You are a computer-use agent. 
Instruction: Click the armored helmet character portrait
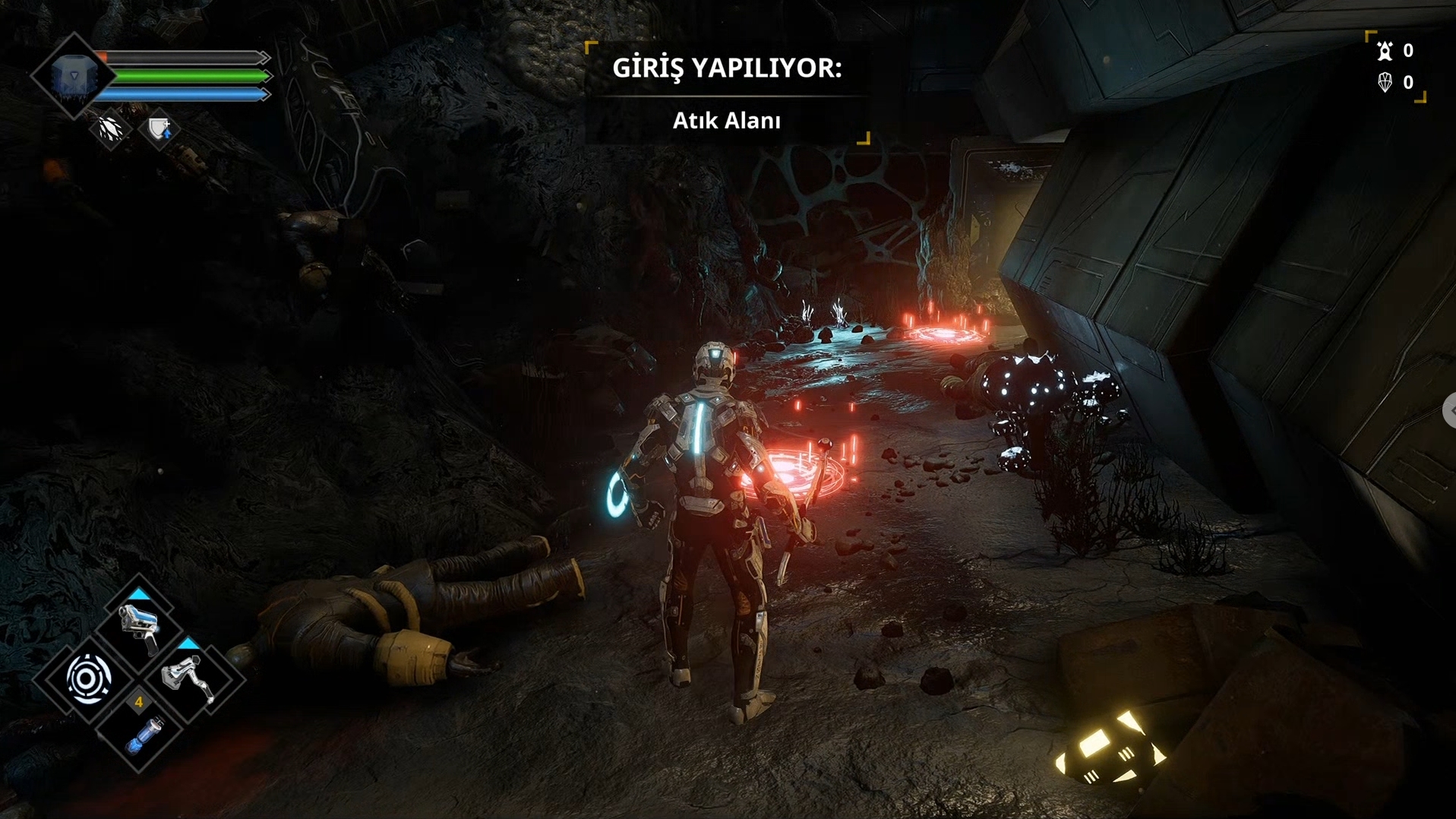73,77
